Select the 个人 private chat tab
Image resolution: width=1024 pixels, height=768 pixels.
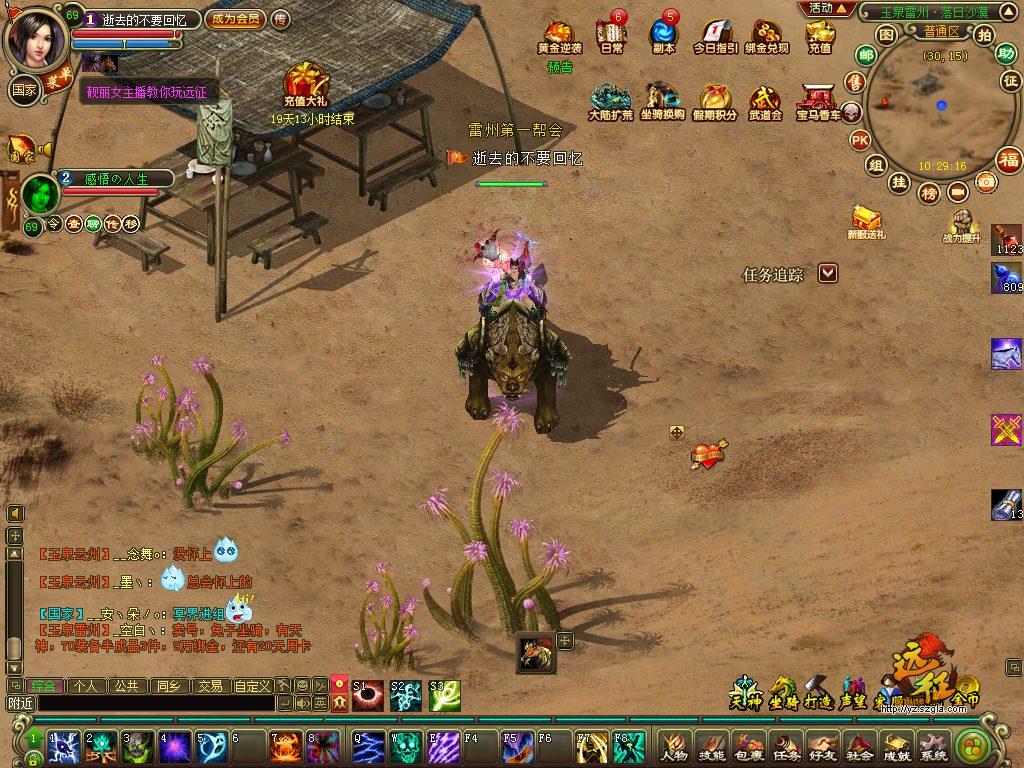(85, 686)
